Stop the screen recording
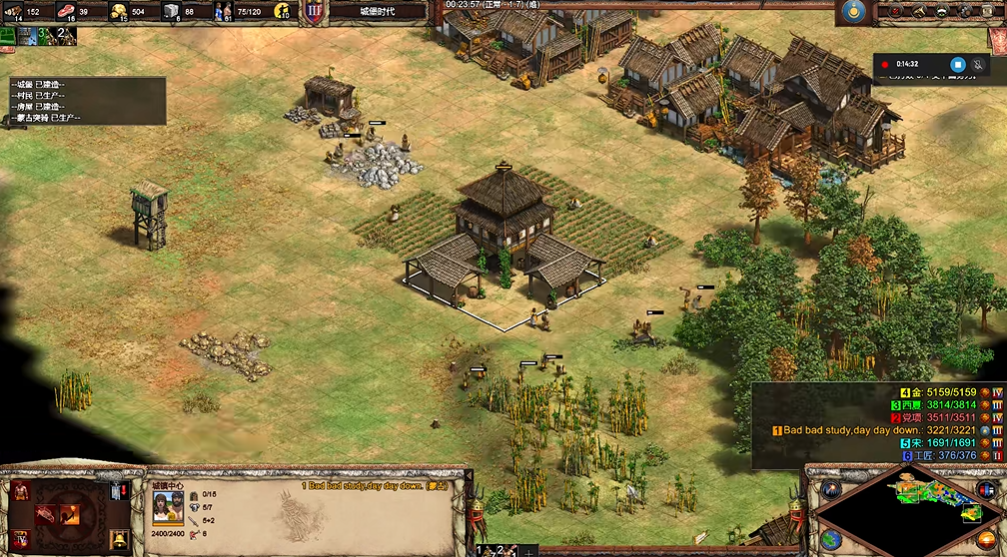The width and height of the screenshot is (1007, 557). (957, 65)
